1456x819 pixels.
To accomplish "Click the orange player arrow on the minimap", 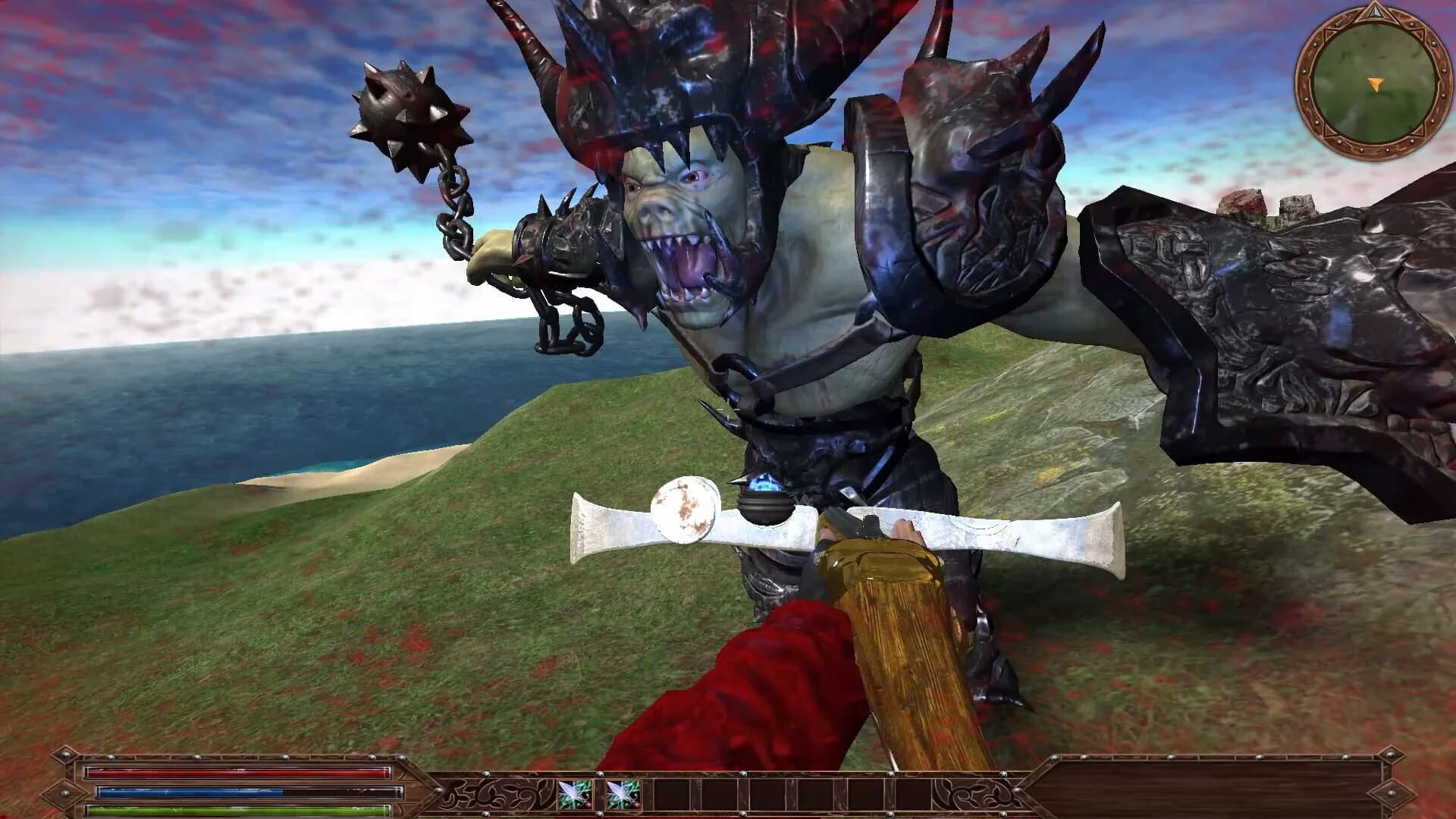I will coord(1375,83).
